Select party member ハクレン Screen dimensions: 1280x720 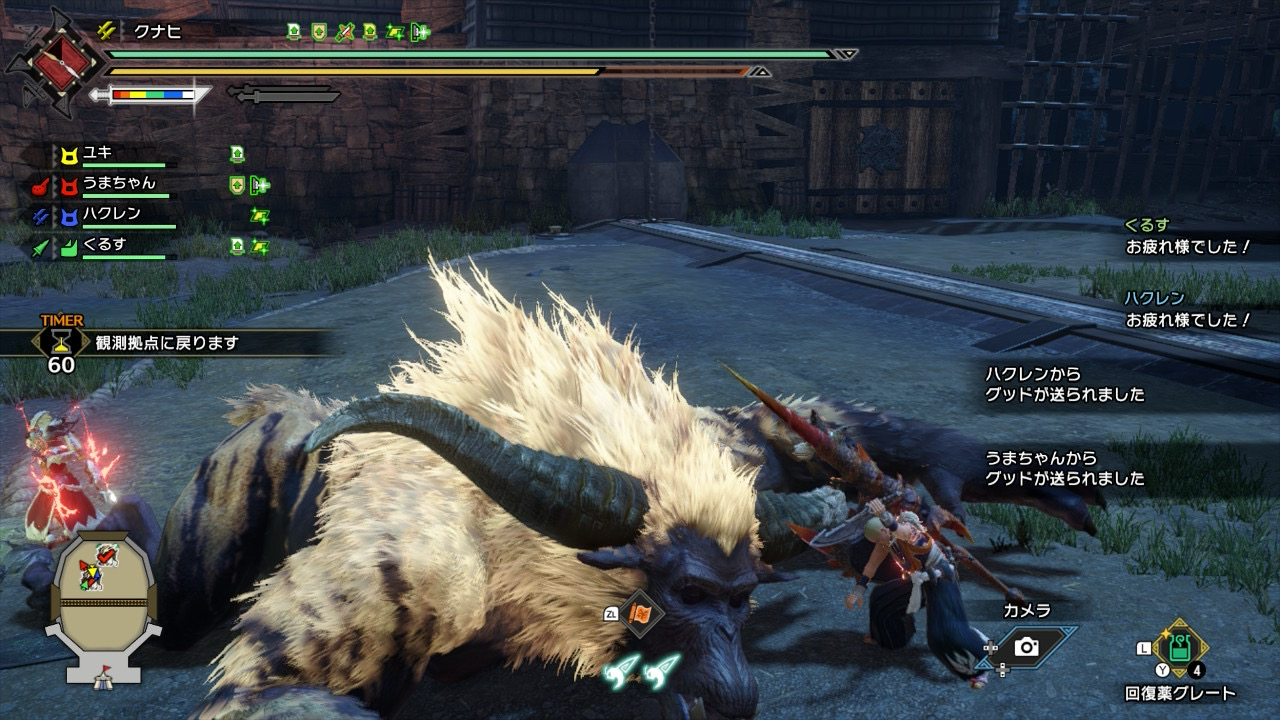(111, 214)
